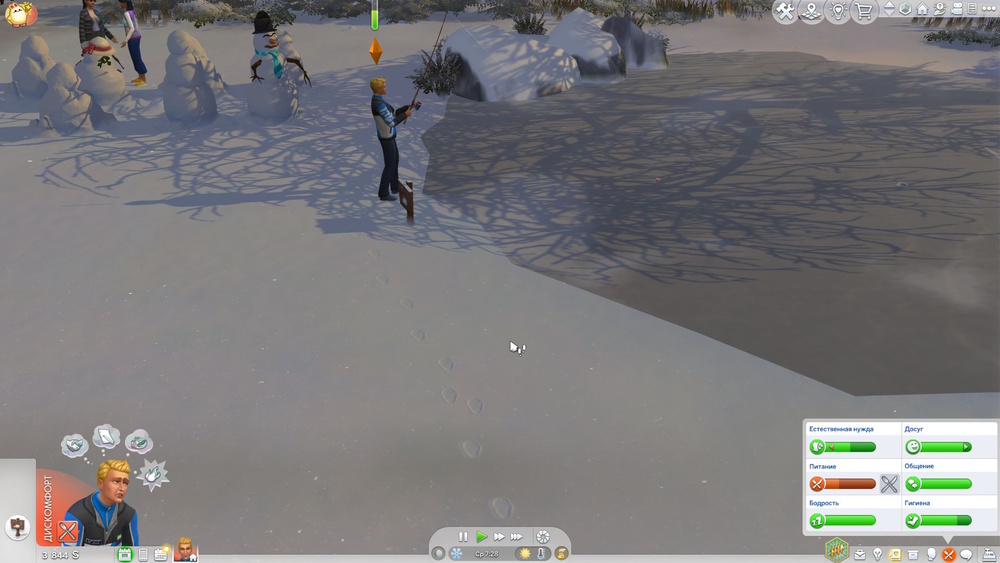This screenshot has height=563, width=1000.
Task: Open the needs panel tab
Action: [x=948, y=554]
